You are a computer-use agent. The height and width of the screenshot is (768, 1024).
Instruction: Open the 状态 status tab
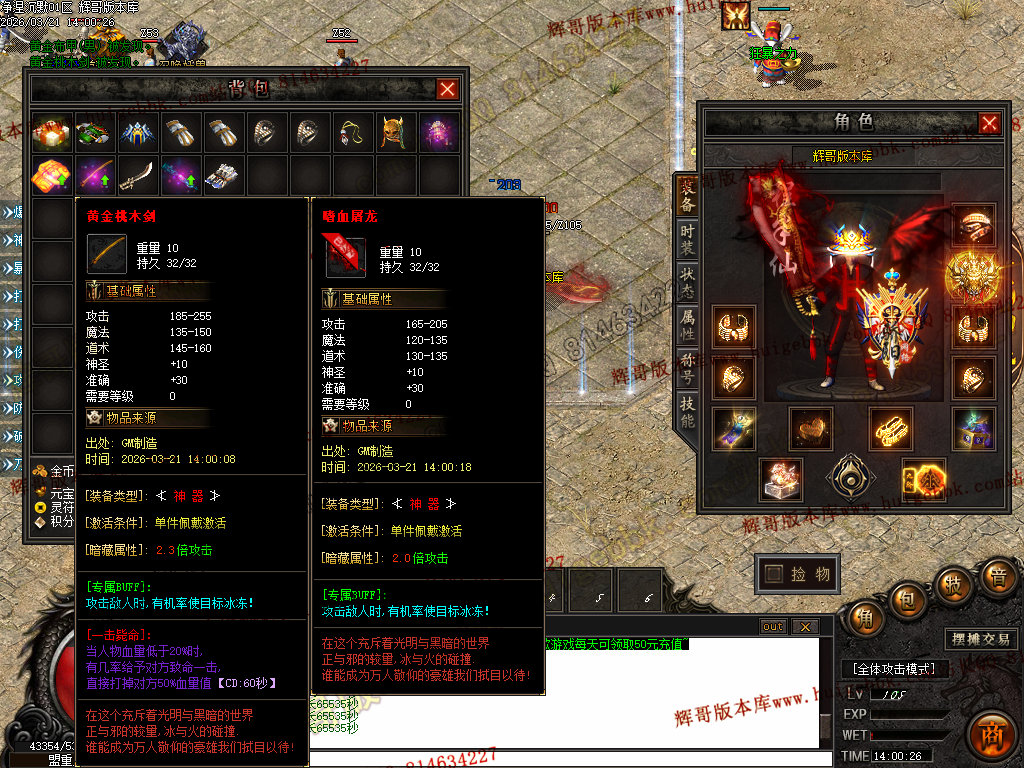click(x=688, y=283)
